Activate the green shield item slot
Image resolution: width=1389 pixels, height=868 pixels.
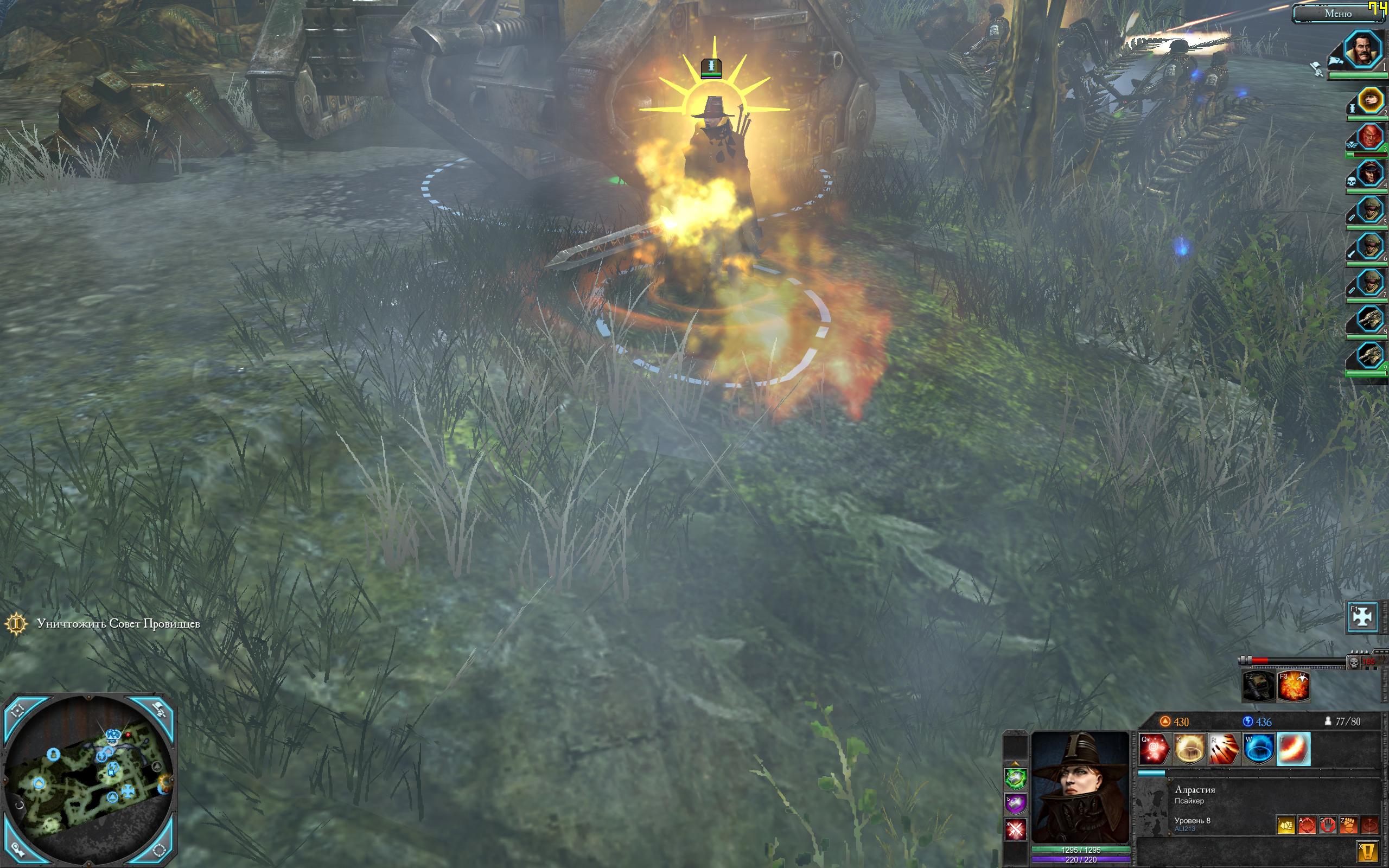[x=1015, y=779]
